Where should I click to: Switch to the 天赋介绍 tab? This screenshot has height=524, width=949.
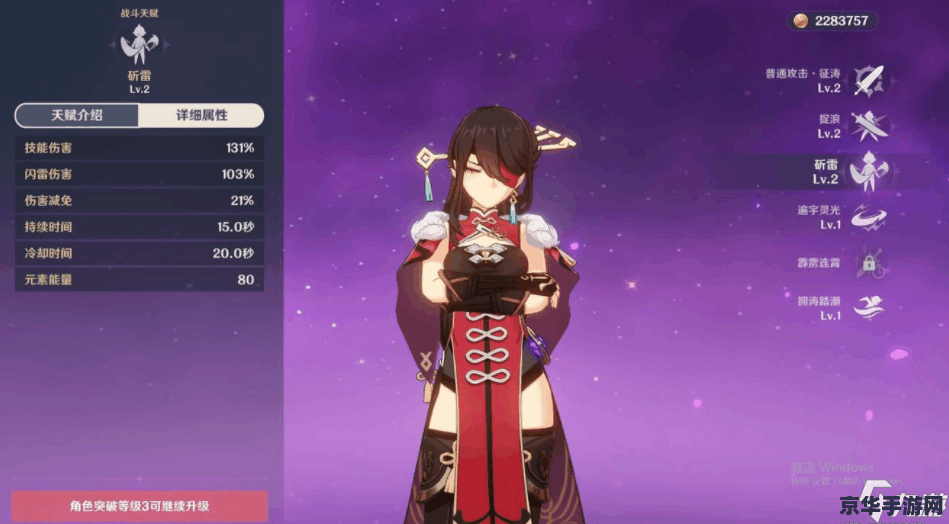pos(77,115)
